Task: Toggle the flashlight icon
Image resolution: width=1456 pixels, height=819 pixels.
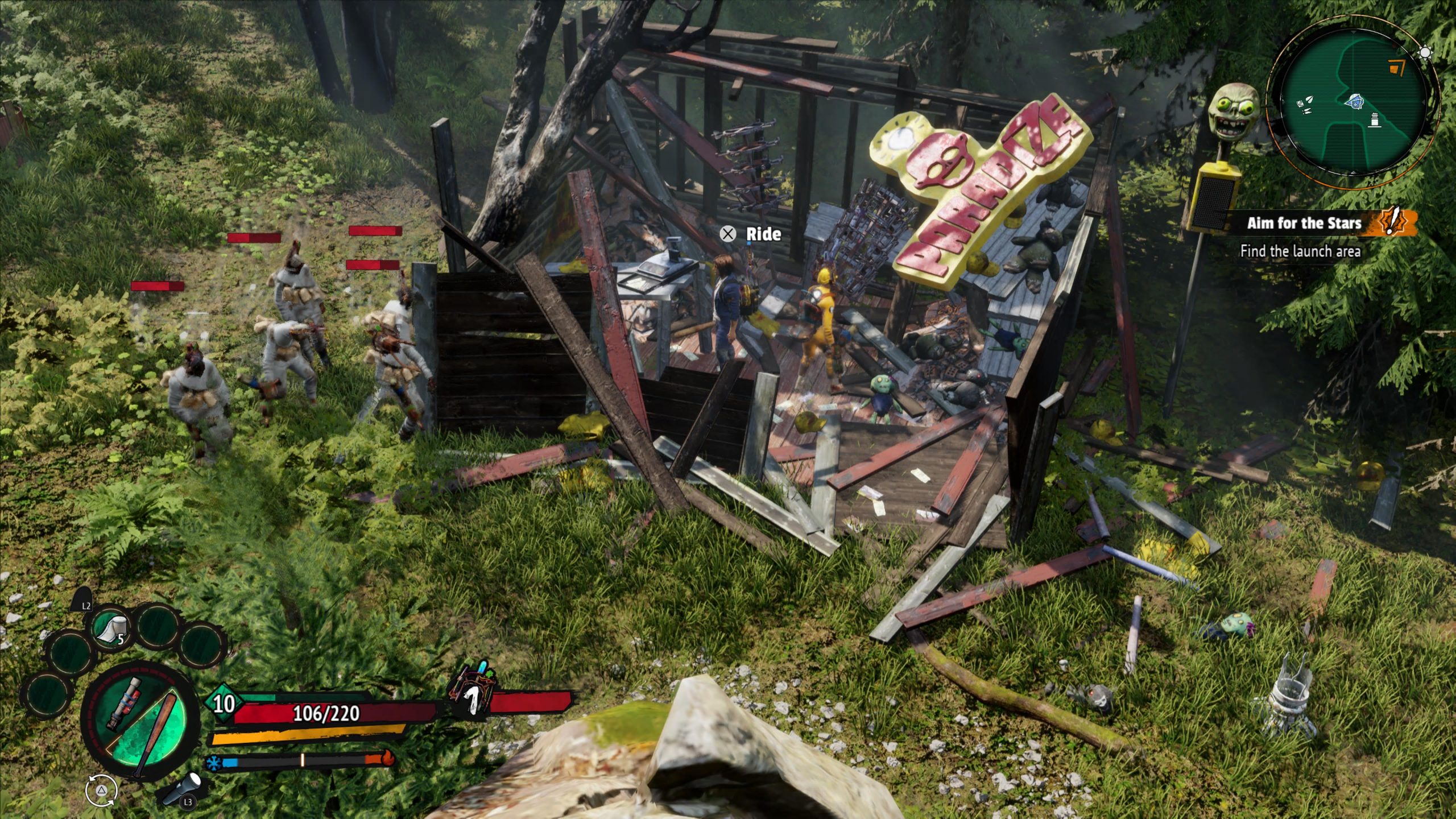Action: point(183,788)
